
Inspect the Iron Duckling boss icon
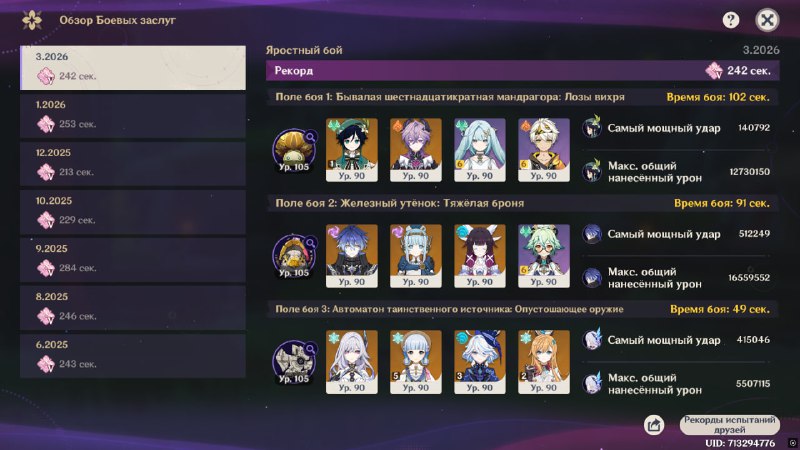295,255
